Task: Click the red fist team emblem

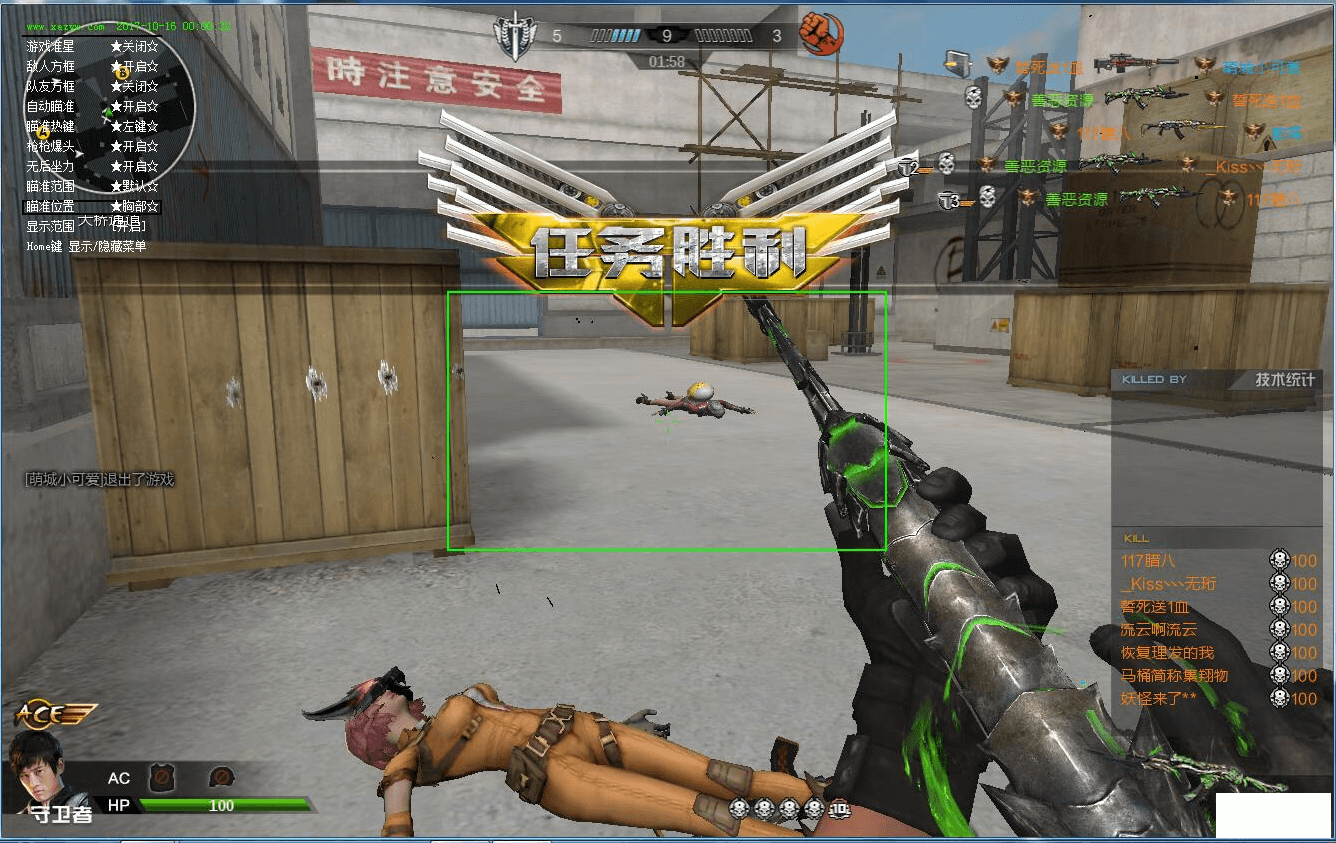Action: 821,35
